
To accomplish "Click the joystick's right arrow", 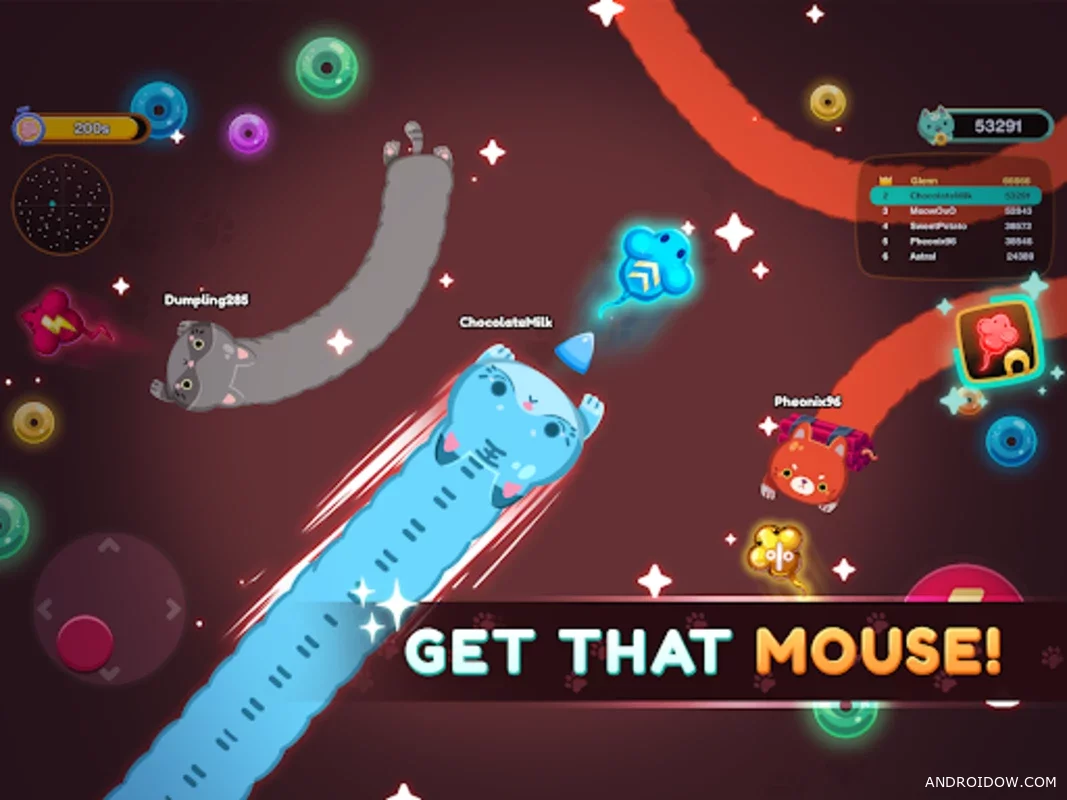I will [172, 608].
